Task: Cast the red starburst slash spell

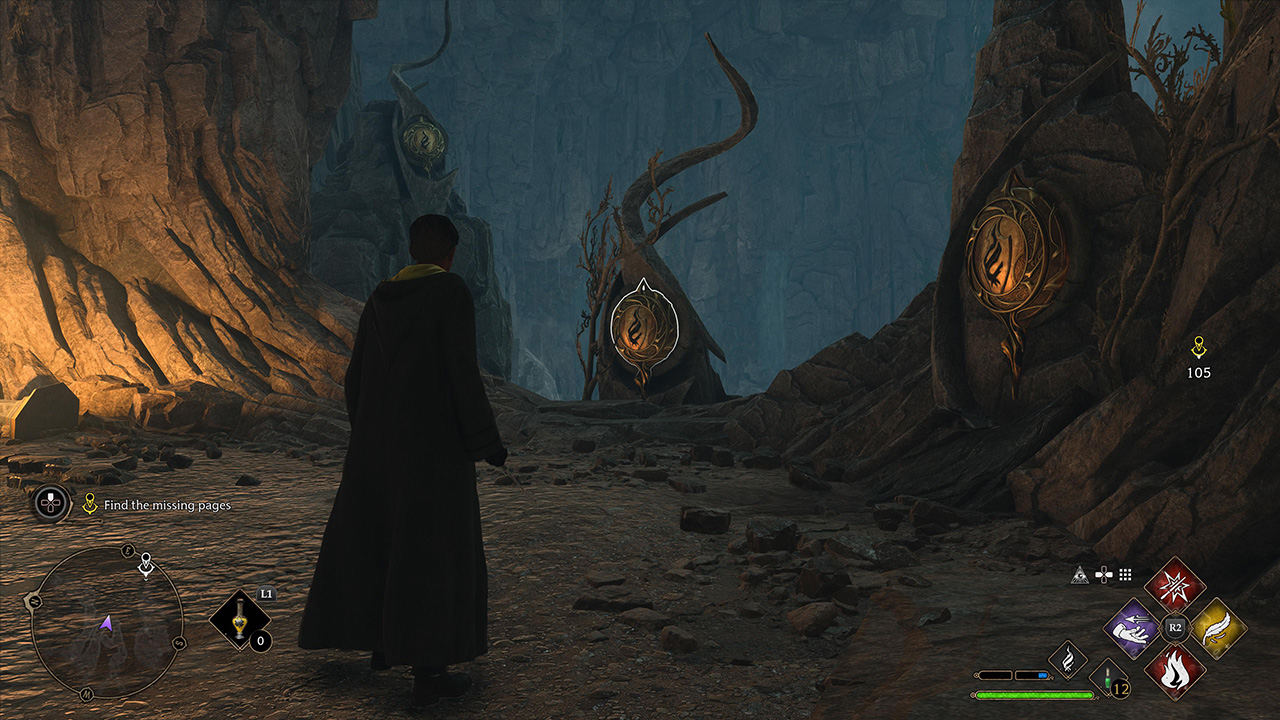Action: click(x=1175, y=585)
